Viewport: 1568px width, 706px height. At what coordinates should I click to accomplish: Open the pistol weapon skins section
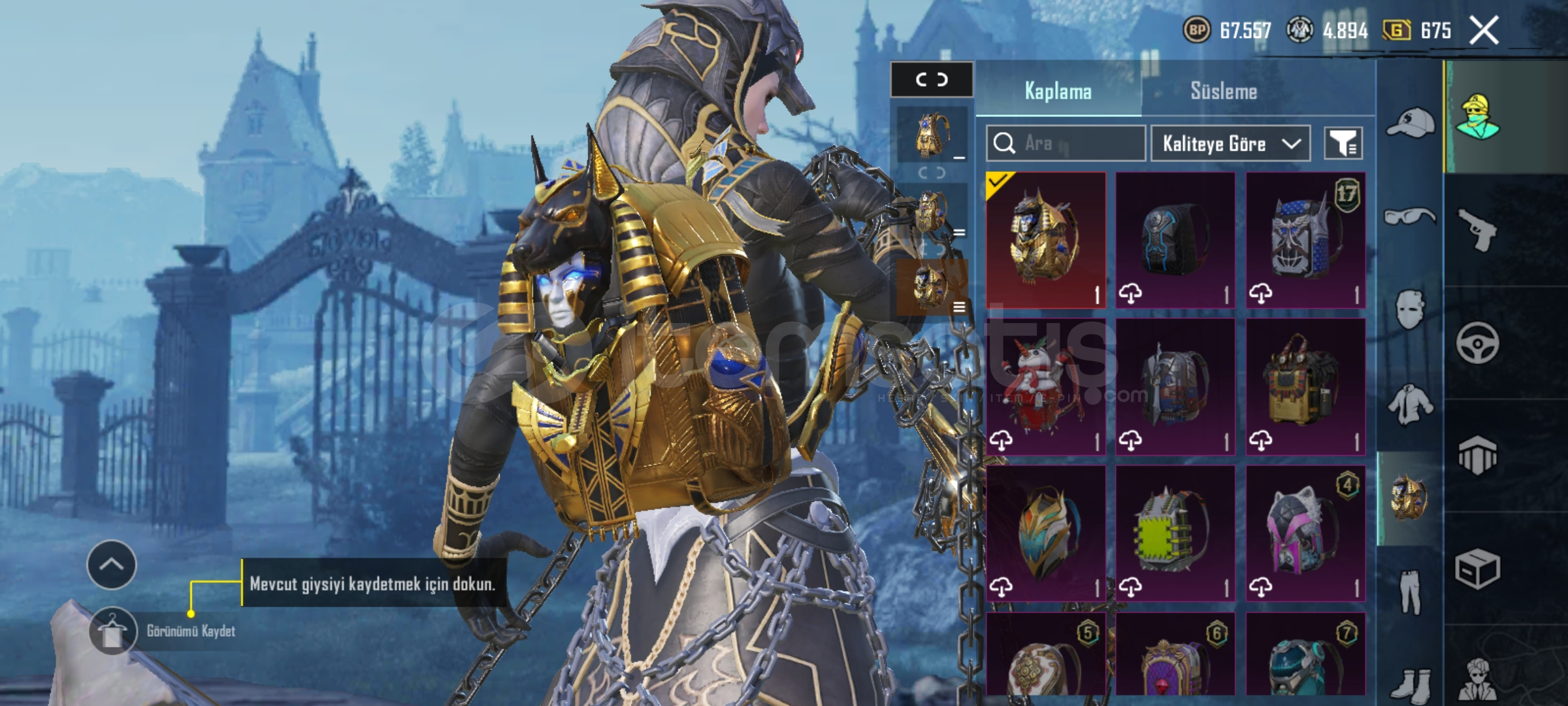1478,230
